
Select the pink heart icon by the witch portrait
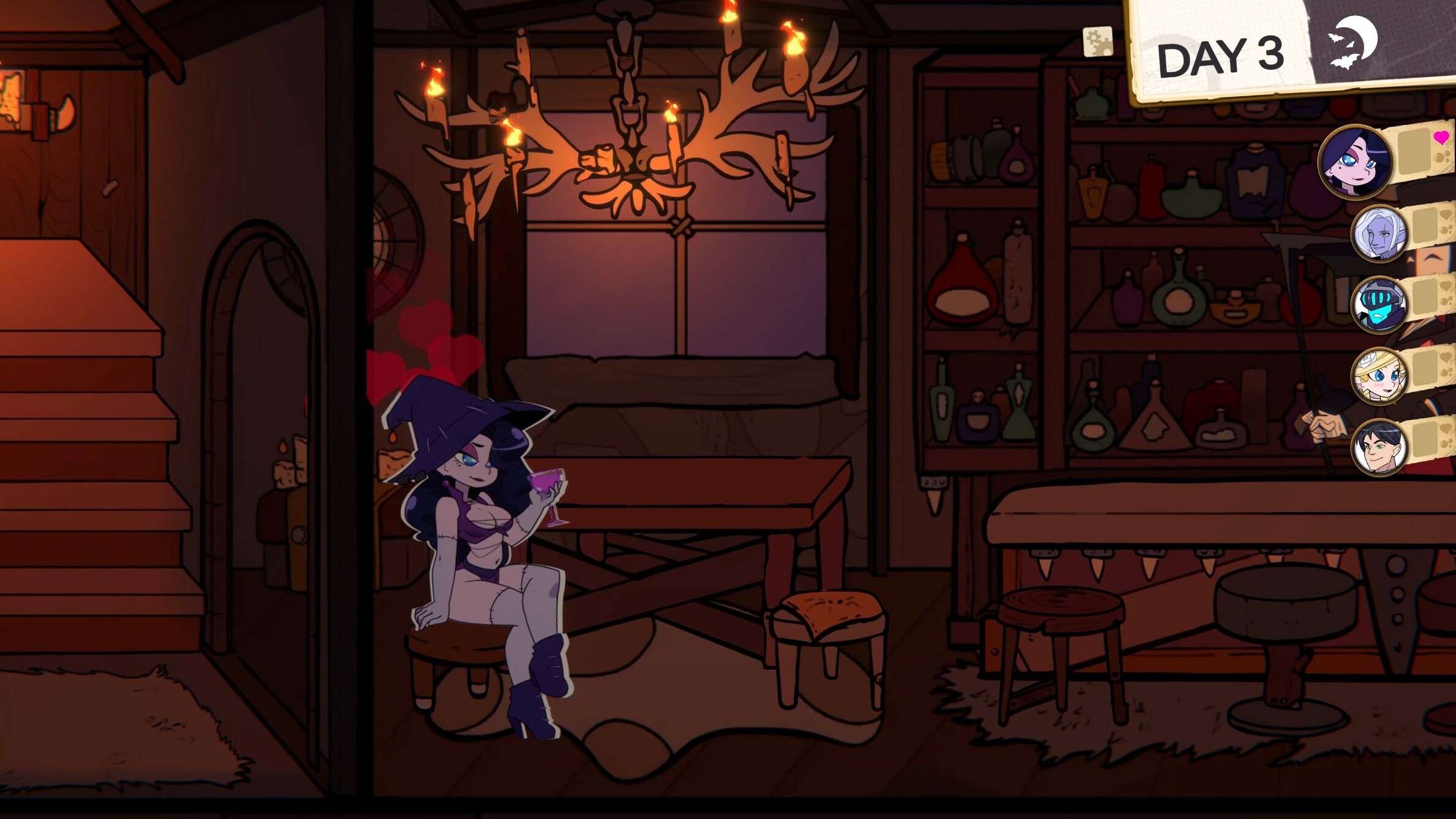pos(1442,138)
